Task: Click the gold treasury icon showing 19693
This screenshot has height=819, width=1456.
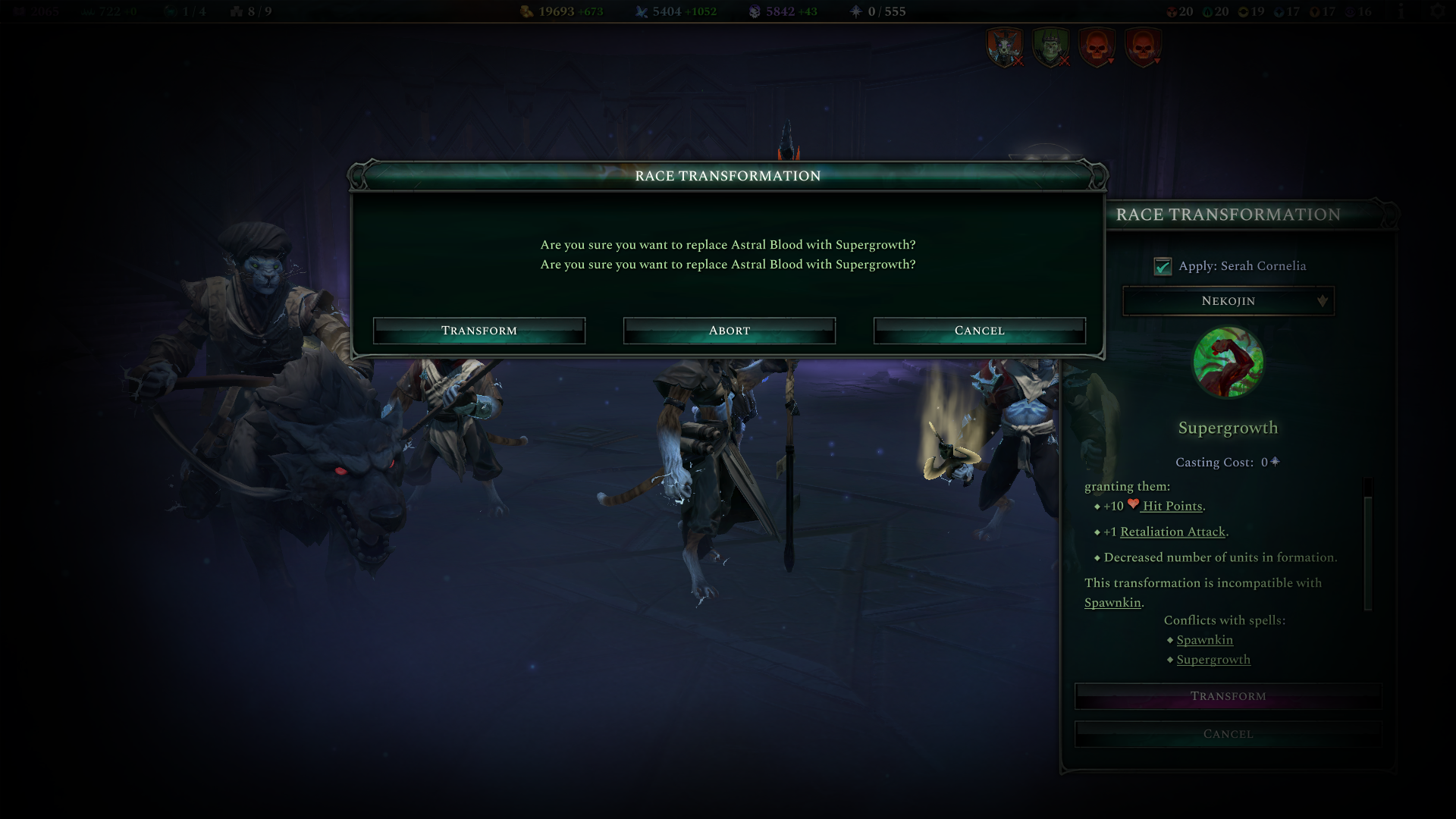Action: (x=527, y=11)
